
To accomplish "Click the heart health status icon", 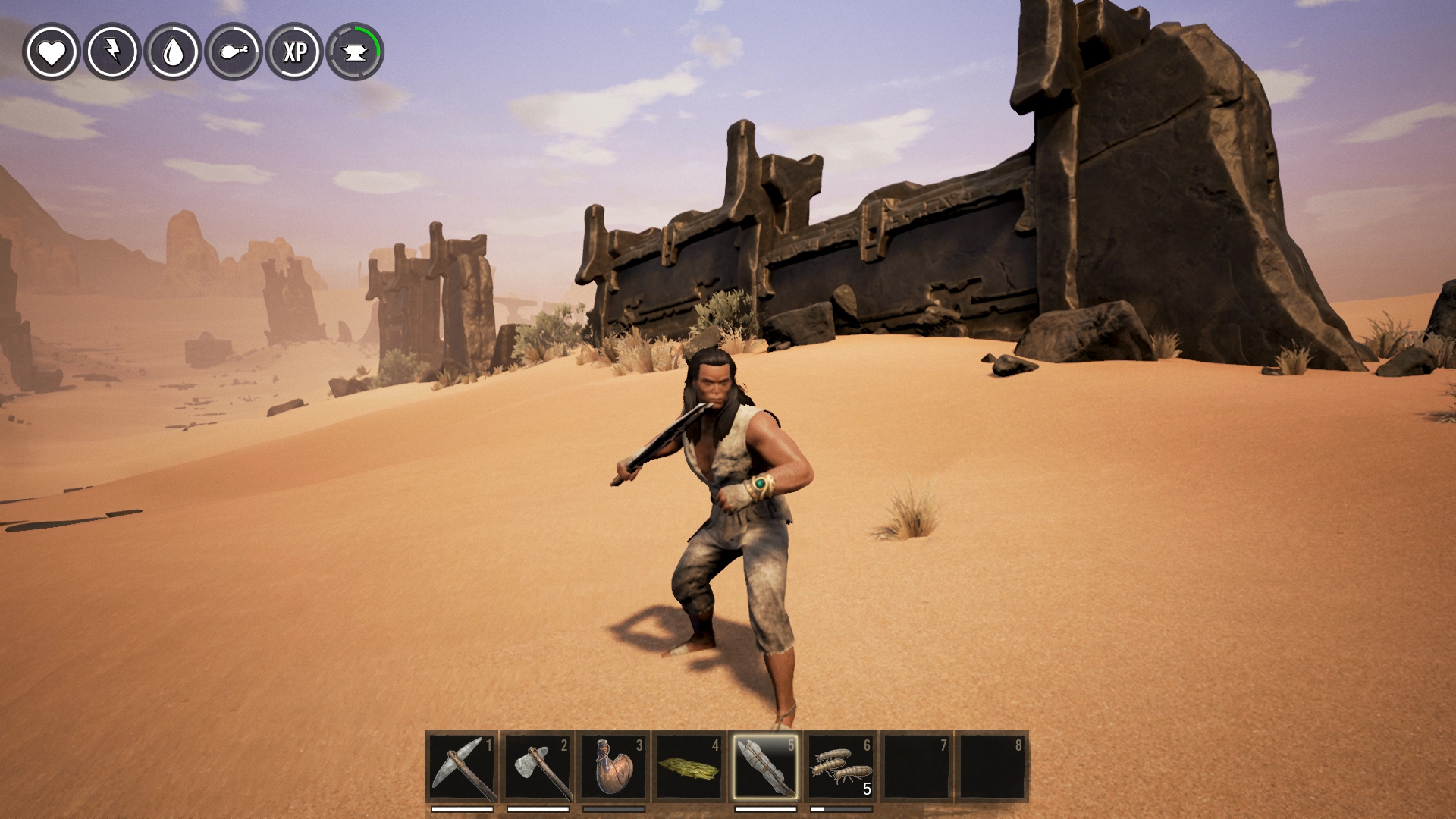I will point(52,52).
